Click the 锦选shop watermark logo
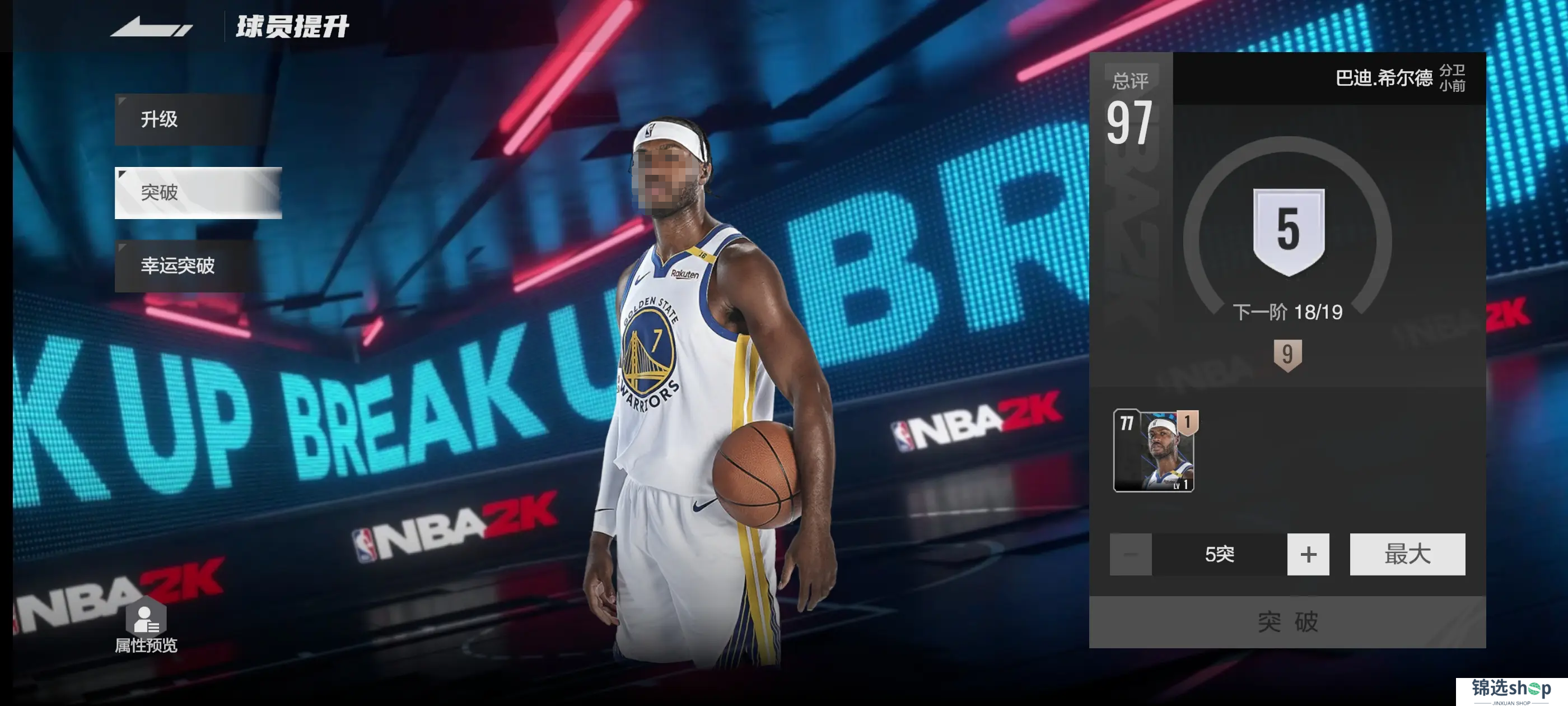Viewport: 1568px width, 706px height. coord(1511,691)
